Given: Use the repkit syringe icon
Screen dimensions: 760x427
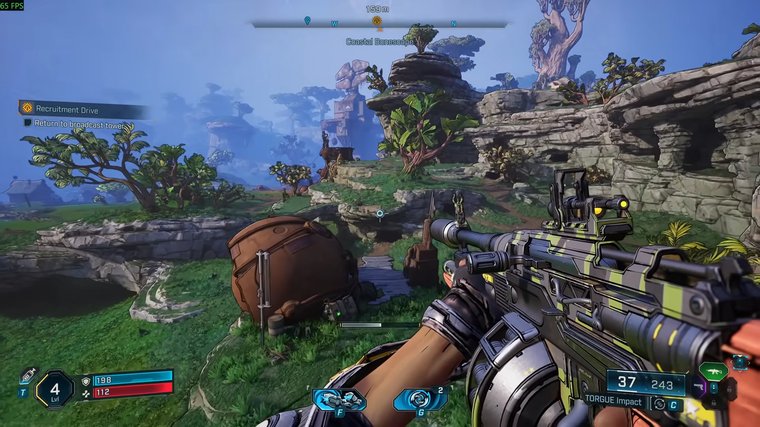Looking at the screenshot, I should point(28,375).
